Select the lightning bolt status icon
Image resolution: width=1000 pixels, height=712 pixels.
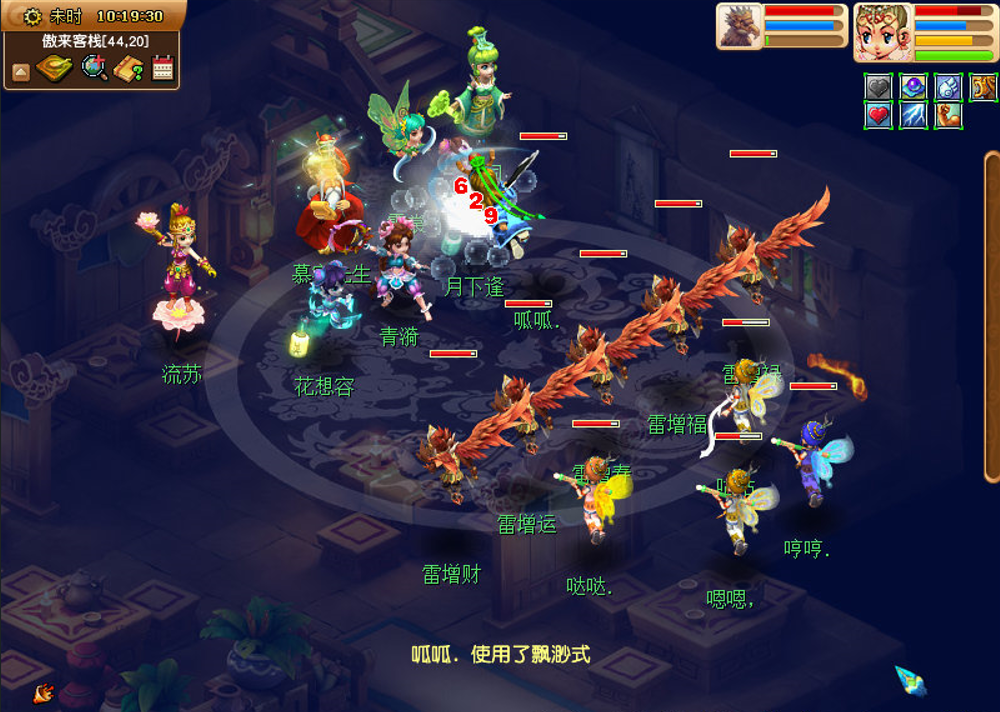pyautogui.click(x=913, y=116)
